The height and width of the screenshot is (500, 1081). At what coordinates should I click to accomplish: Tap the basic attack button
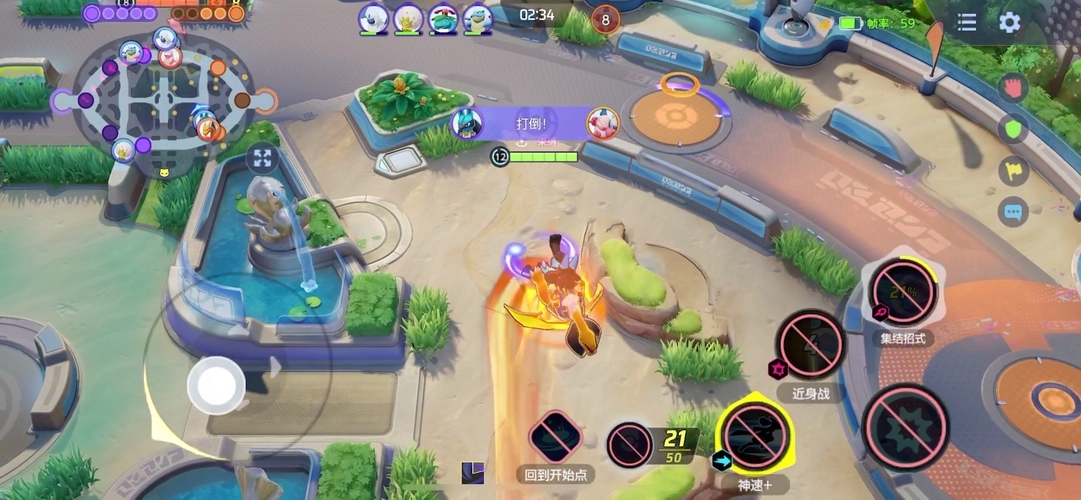coord(906,427)
